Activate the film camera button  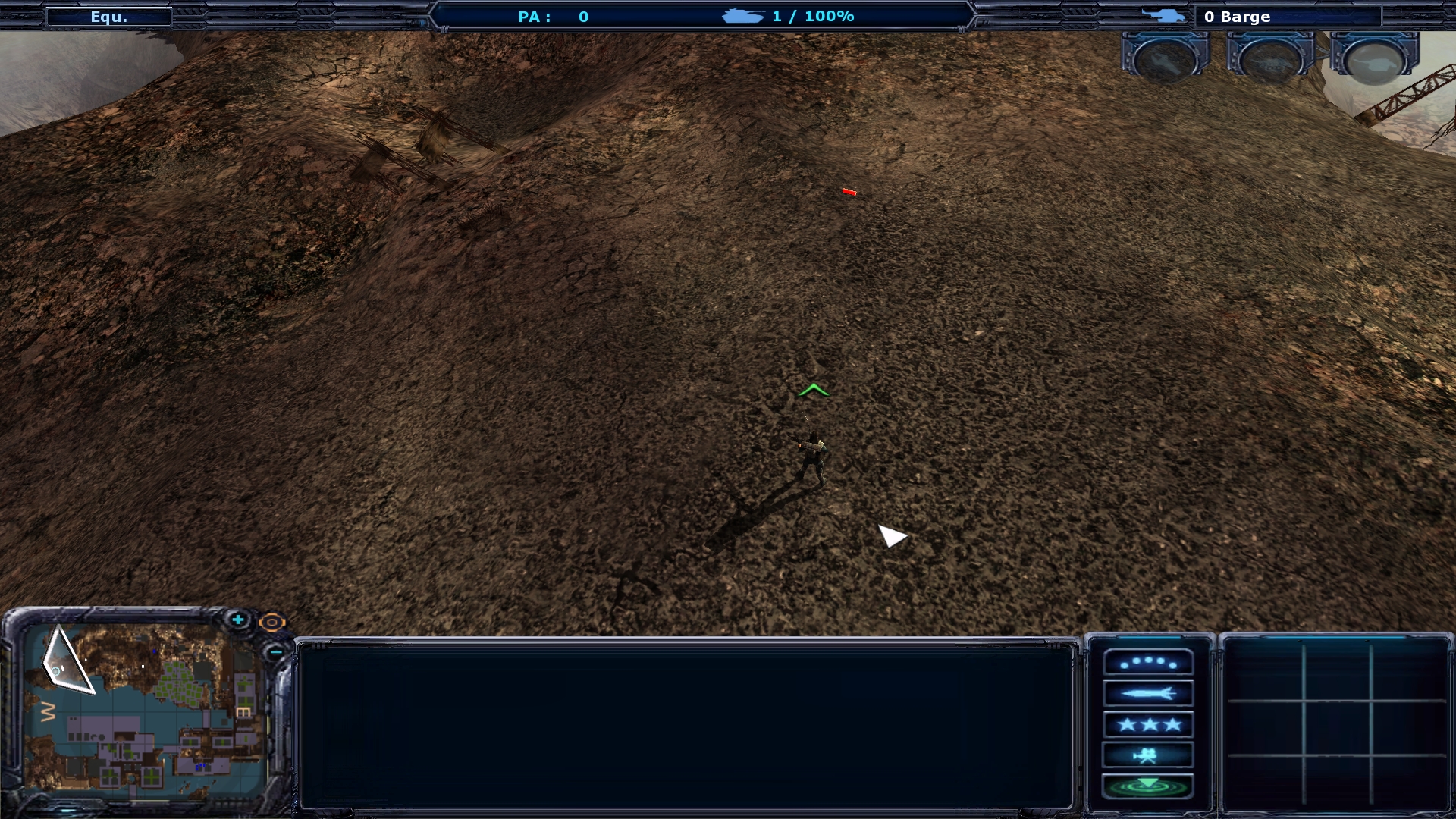[x=1148, y=755]
